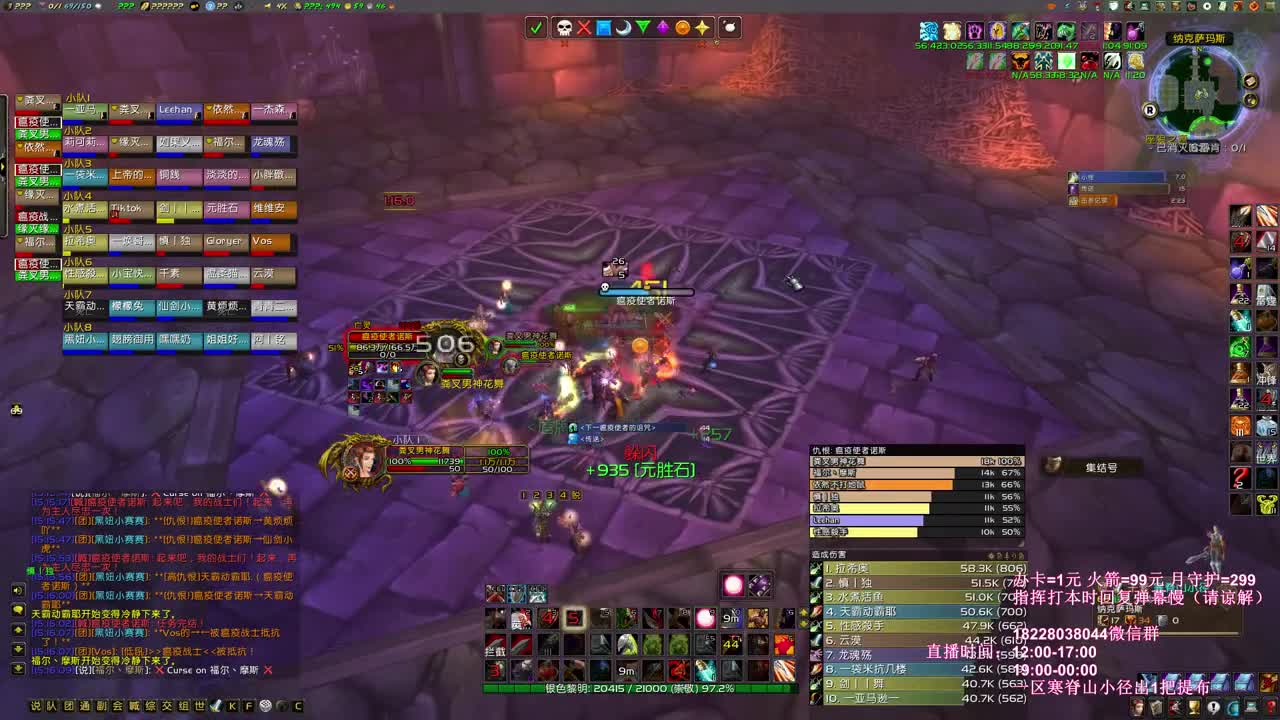Click the yellow star raid marker icon
The width and height of the screenshot is (1280, 720).
click(x=701, y=27)
